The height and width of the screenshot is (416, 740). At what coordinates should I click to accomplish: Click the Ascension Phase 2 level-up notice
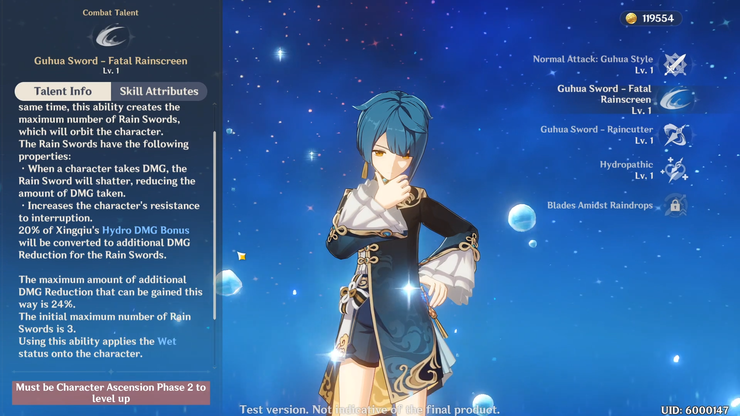coord(111,392)
